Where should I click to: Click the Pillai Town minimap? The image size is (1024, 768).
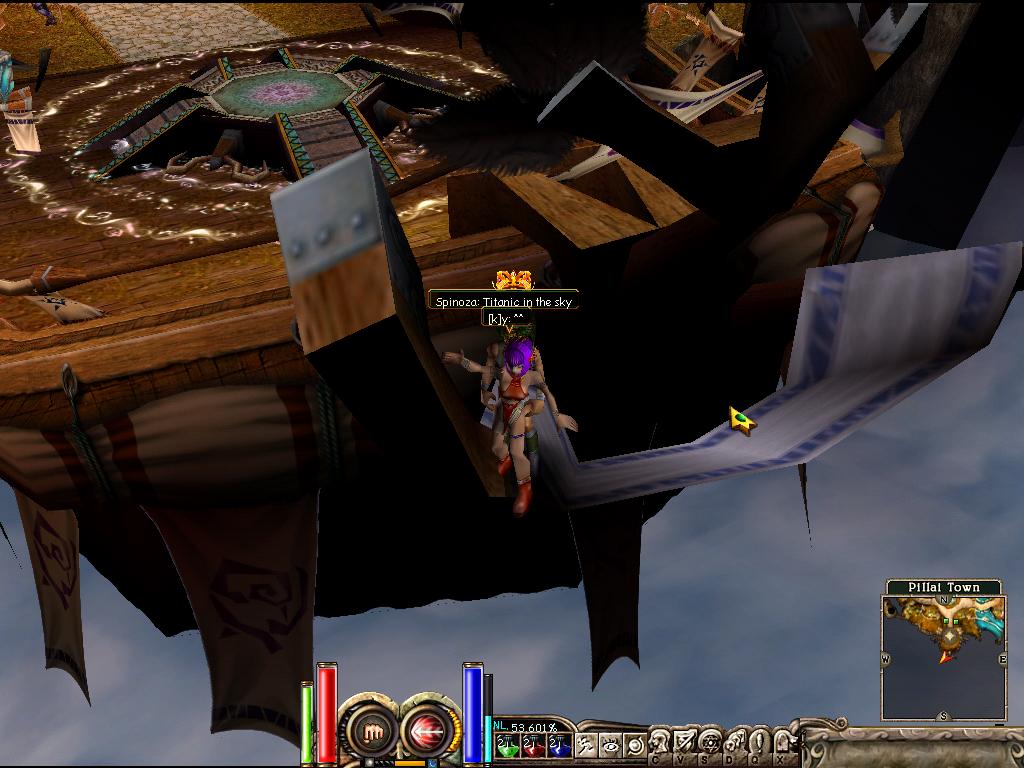tap(944, 655)
